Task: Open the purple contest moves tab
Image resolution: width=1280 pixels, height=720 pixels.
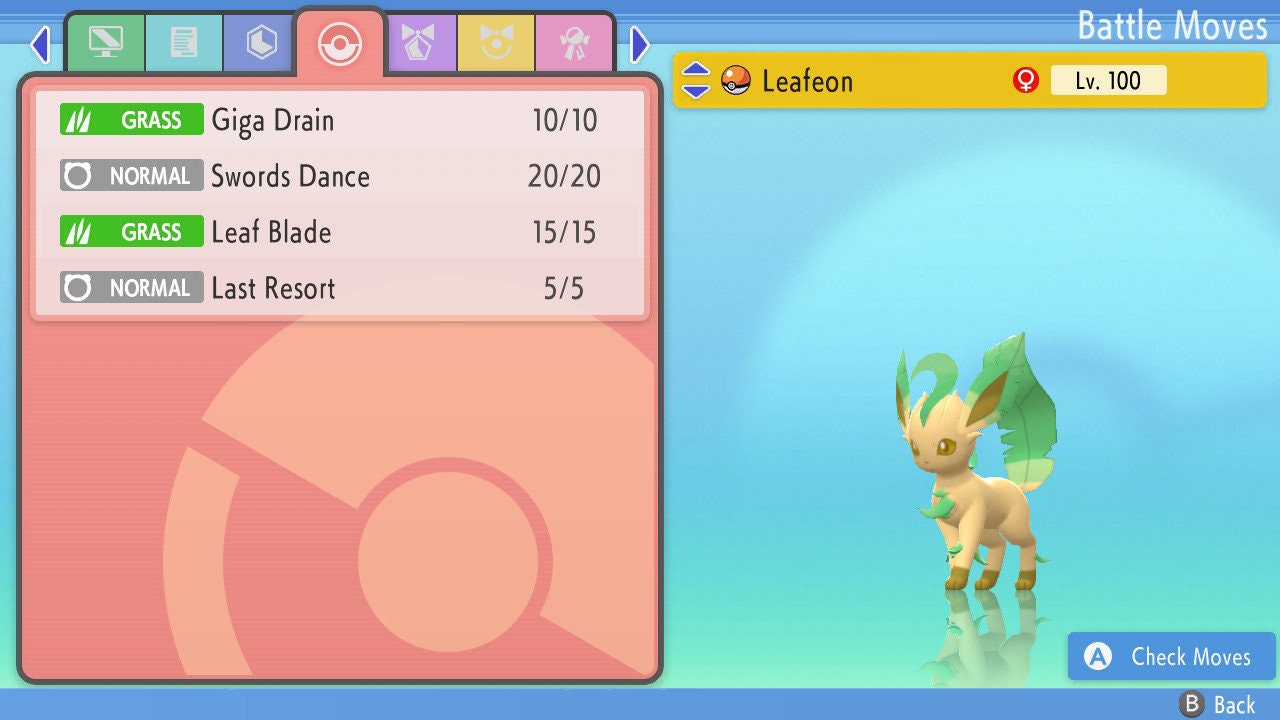Action: click(x=419, y=43)
